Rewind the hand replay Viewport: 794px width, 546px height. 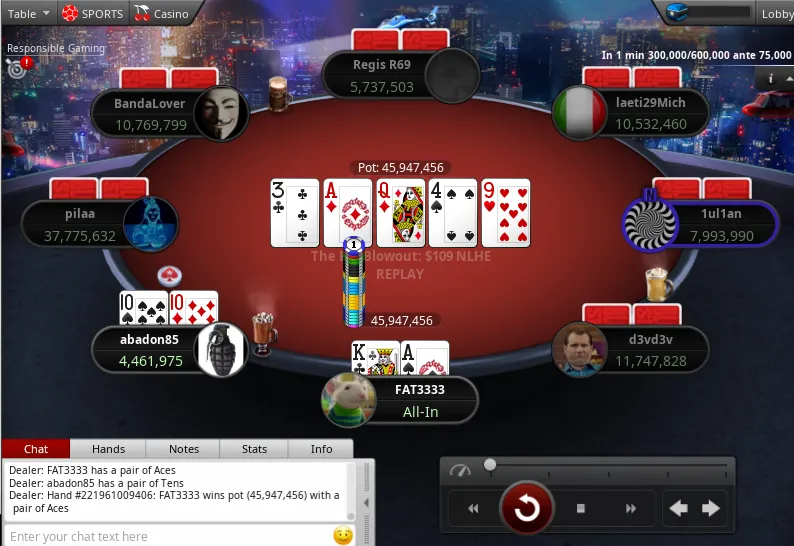point(473,509)
